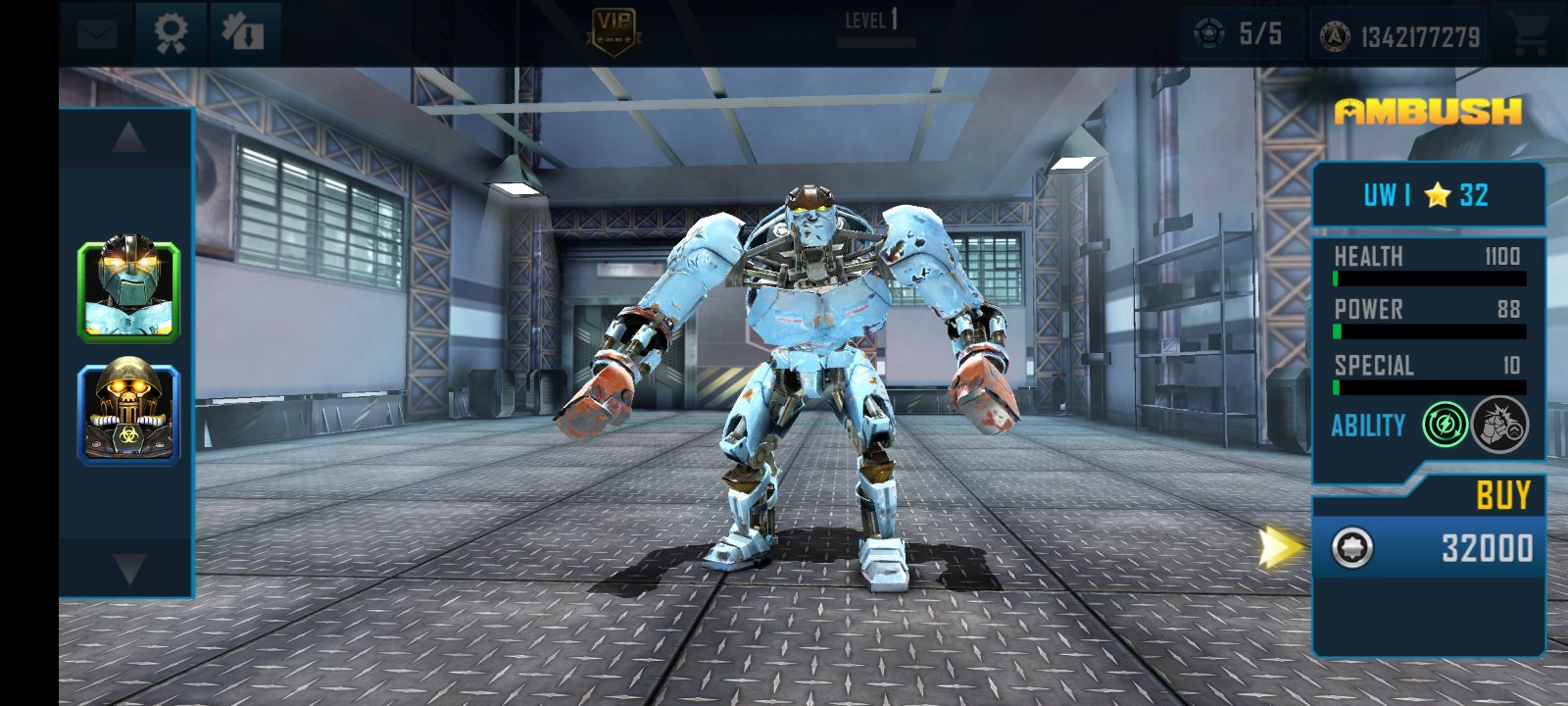
Task: Move robot list up with arrow
Action: pos(128,138)
